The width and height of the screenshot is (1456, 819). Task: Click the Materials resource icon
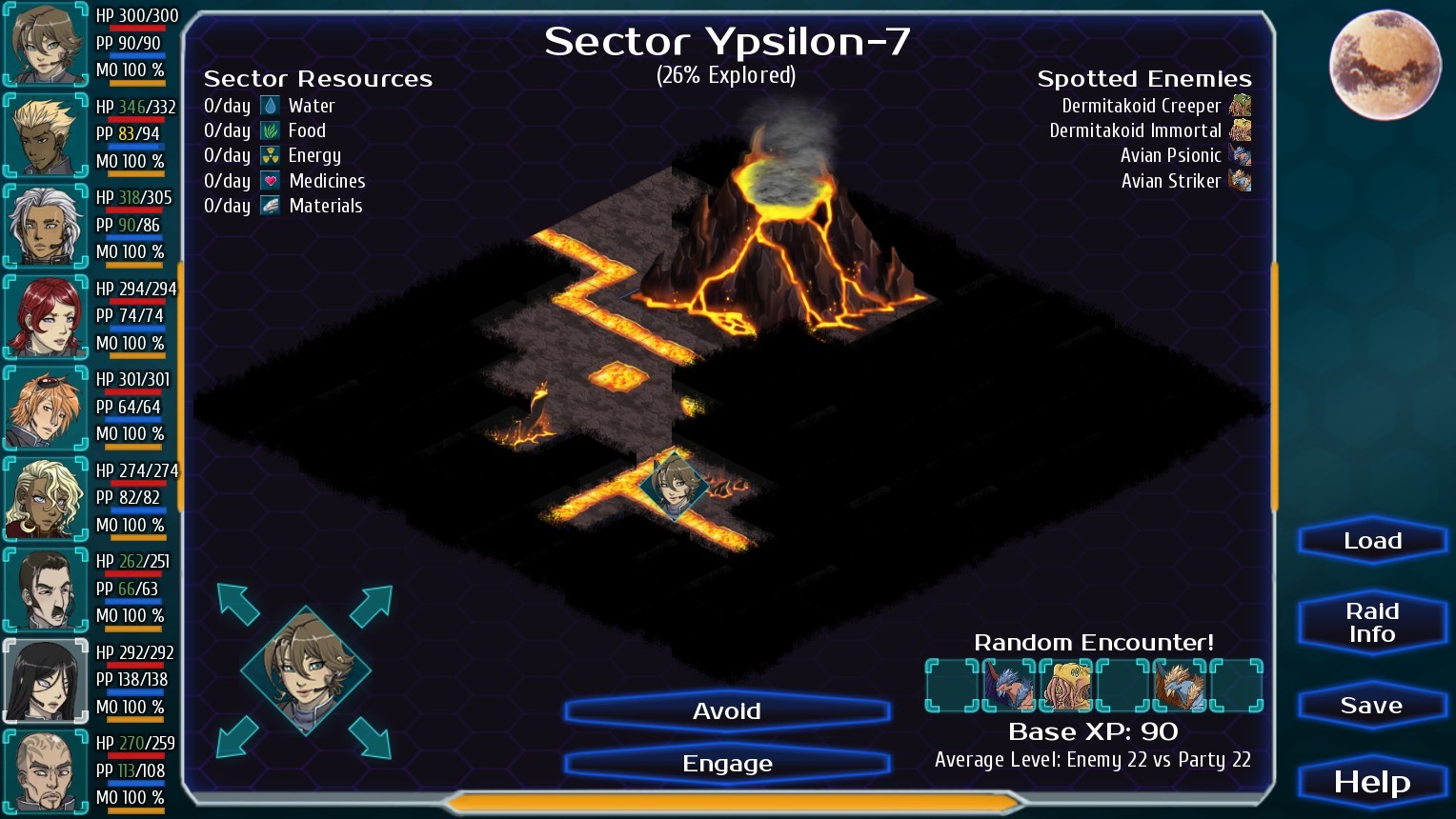point(272,205)
